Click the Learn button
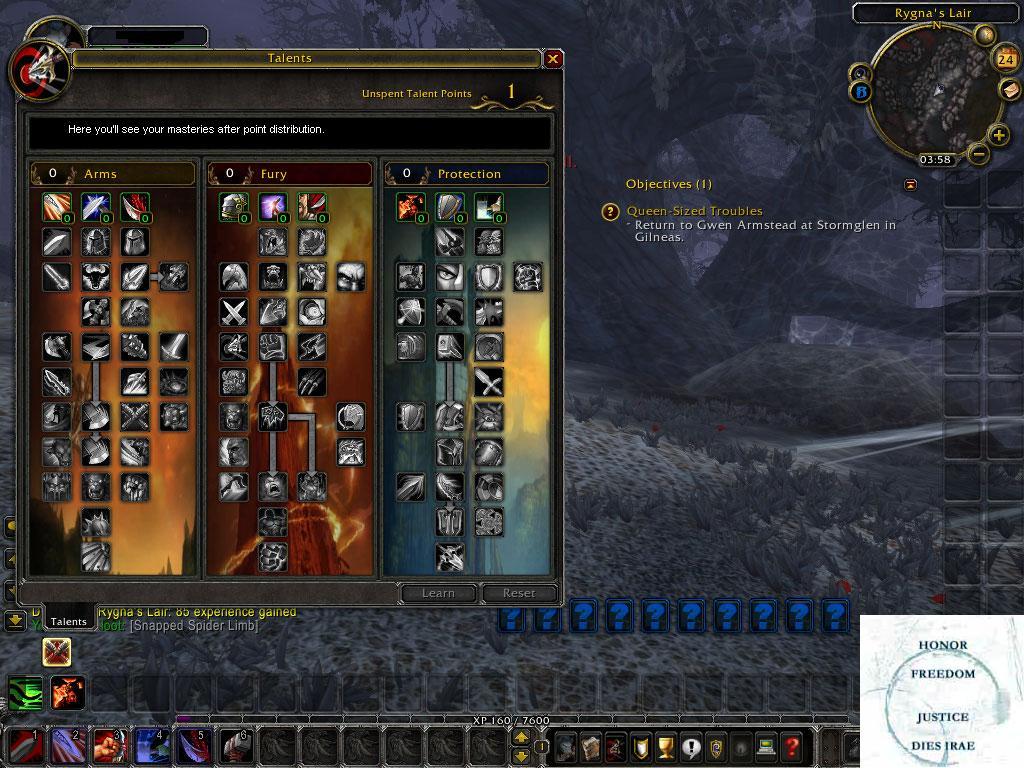The height and width of the screenshot is (768, 1024). point(438,593)
